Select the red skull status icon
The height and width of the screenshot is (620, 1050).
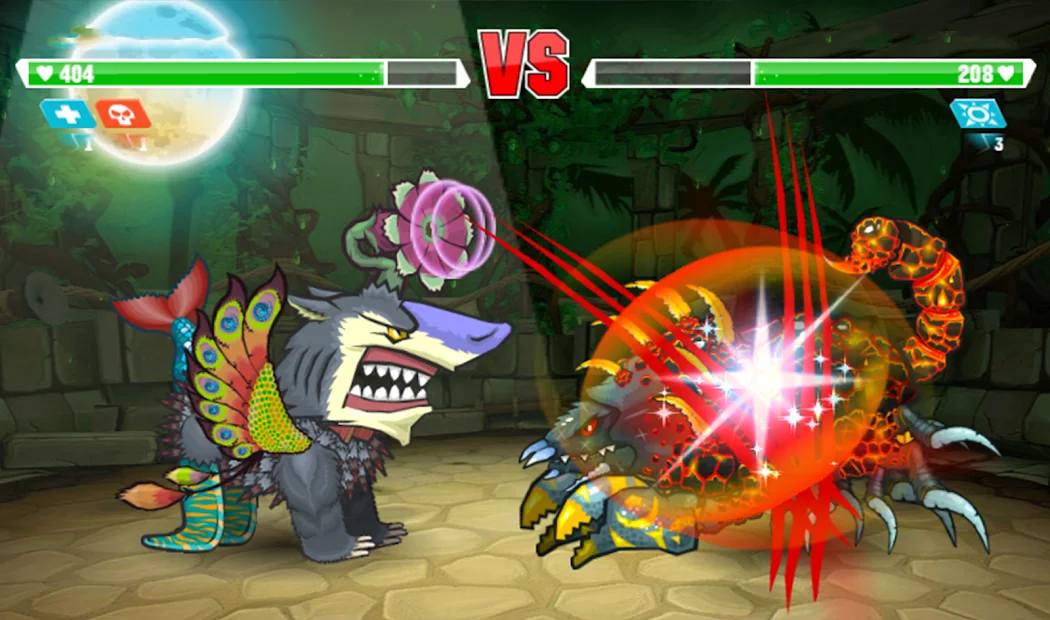coord(124,114)
